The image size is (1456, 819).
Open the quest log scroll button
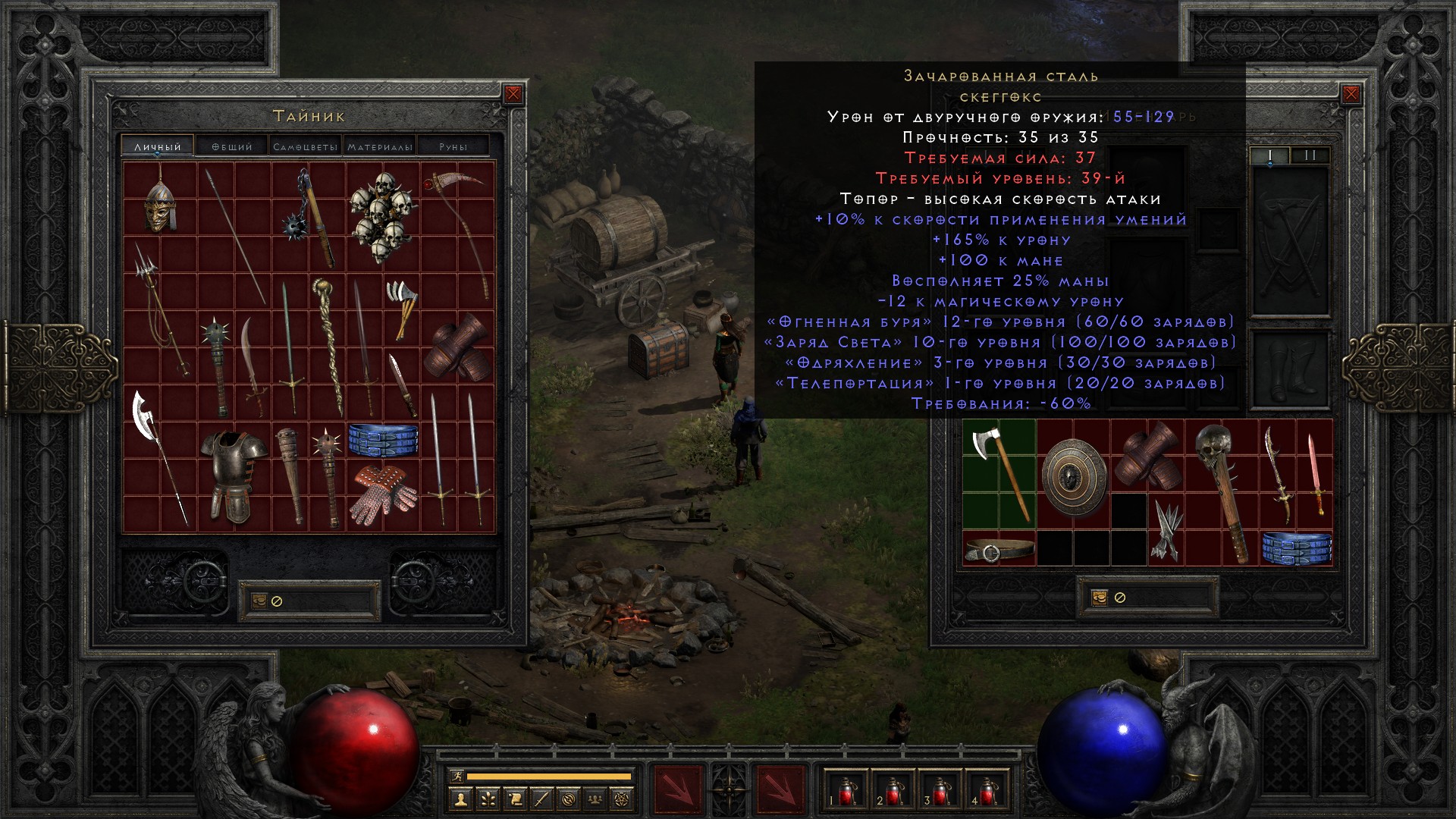(x=514, y=798)
